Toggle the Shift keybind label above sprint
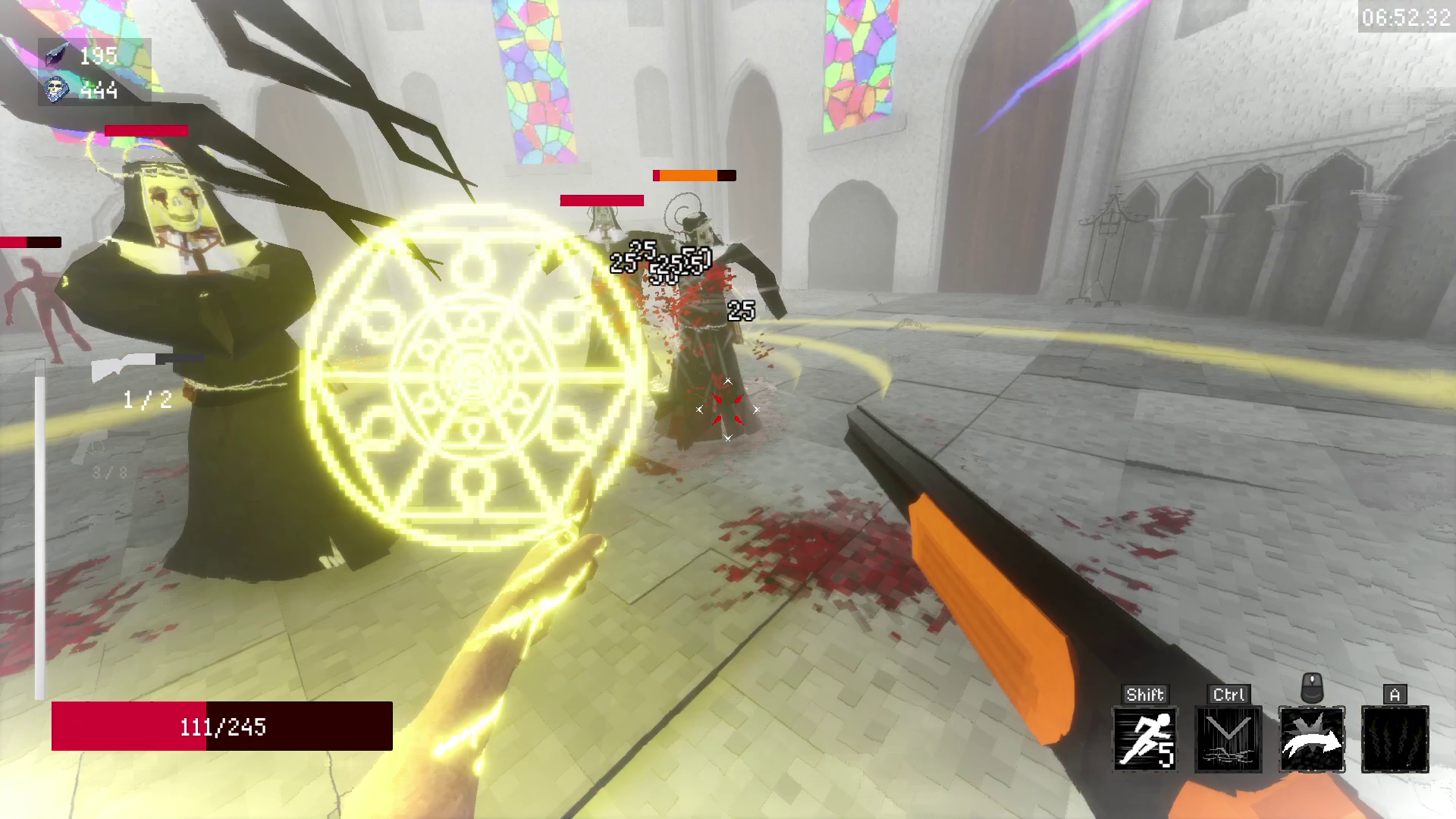This screenshot has height=819, width=1456. [1145, 693]
